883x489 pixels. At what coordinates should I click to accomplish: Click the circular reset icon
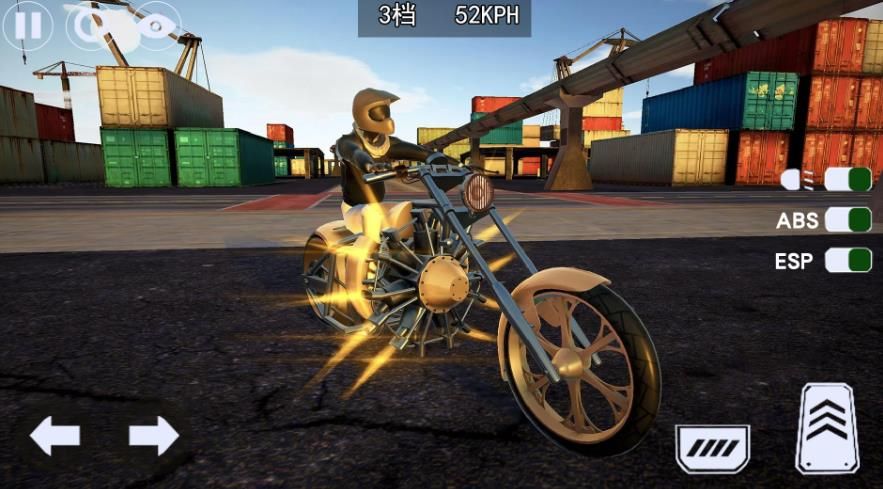[x=90, y=26]
